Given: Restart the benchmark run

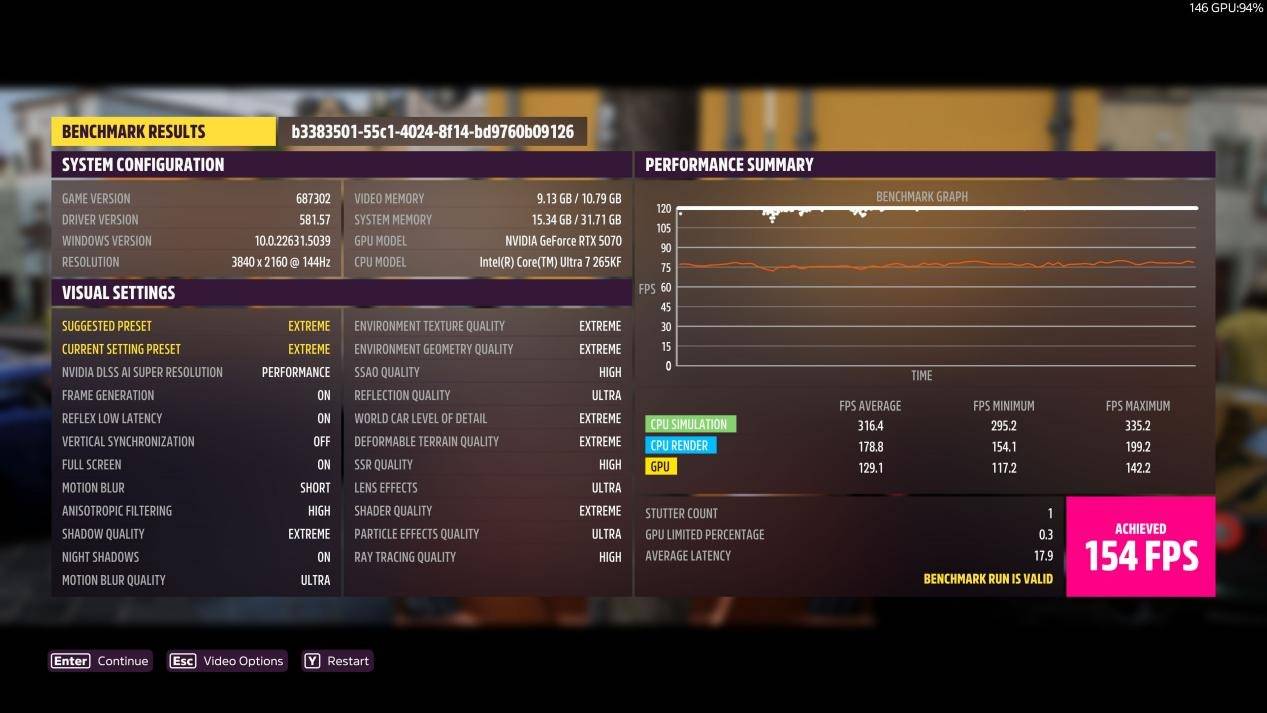Looking at the screenshot, I should [x=337, y=661].
